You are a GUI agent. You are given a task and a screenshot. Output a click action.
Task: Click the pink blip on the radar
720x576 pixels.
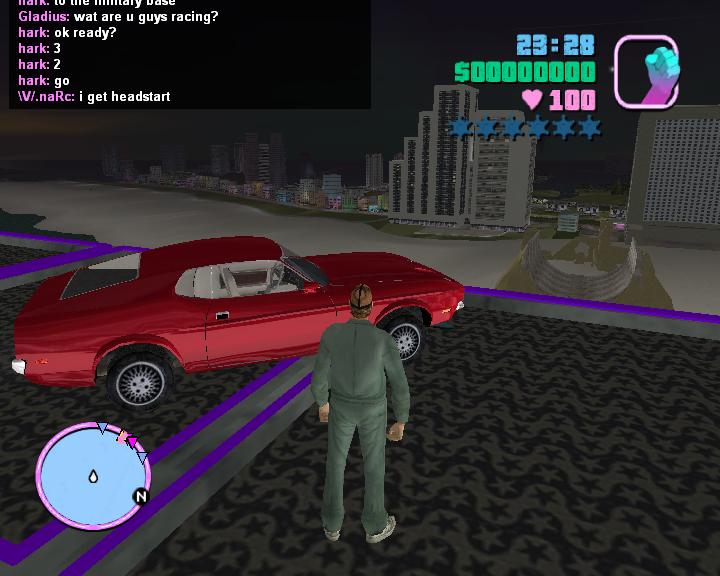click(x=129, y=440)
